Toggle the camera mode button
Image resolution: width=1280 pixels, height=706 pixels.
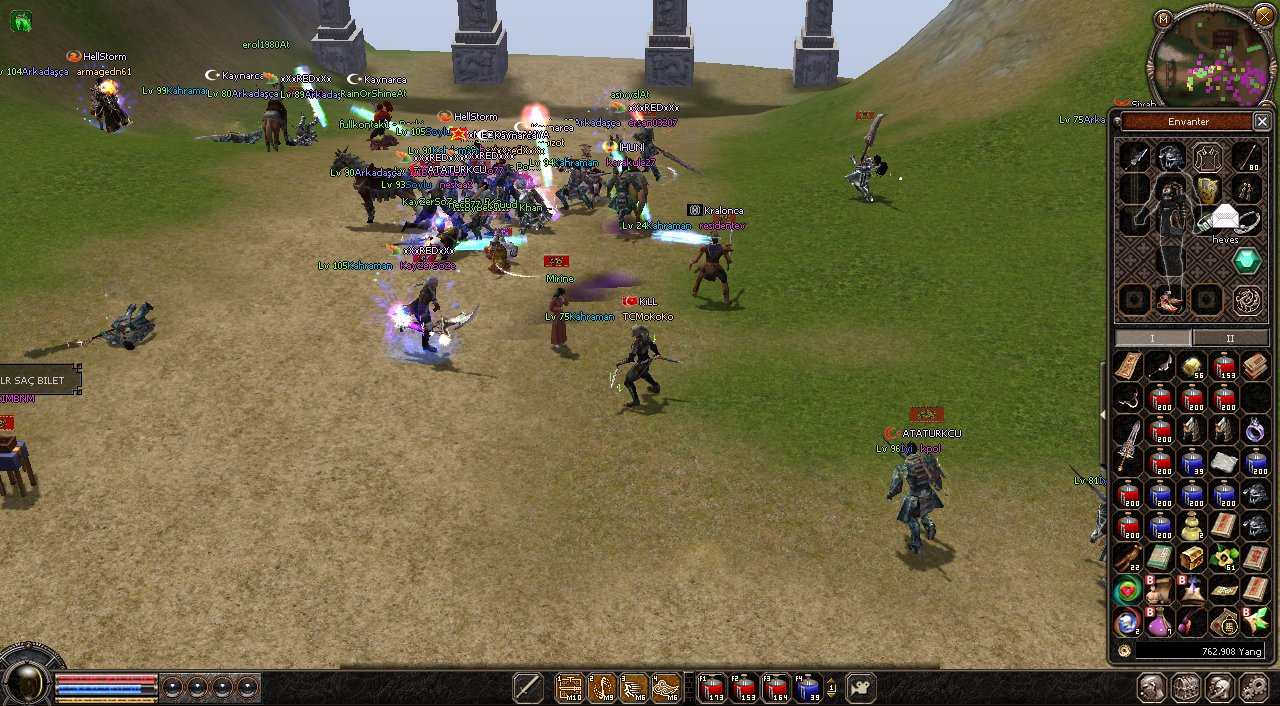pyautogui.click(x=860, y=687)
